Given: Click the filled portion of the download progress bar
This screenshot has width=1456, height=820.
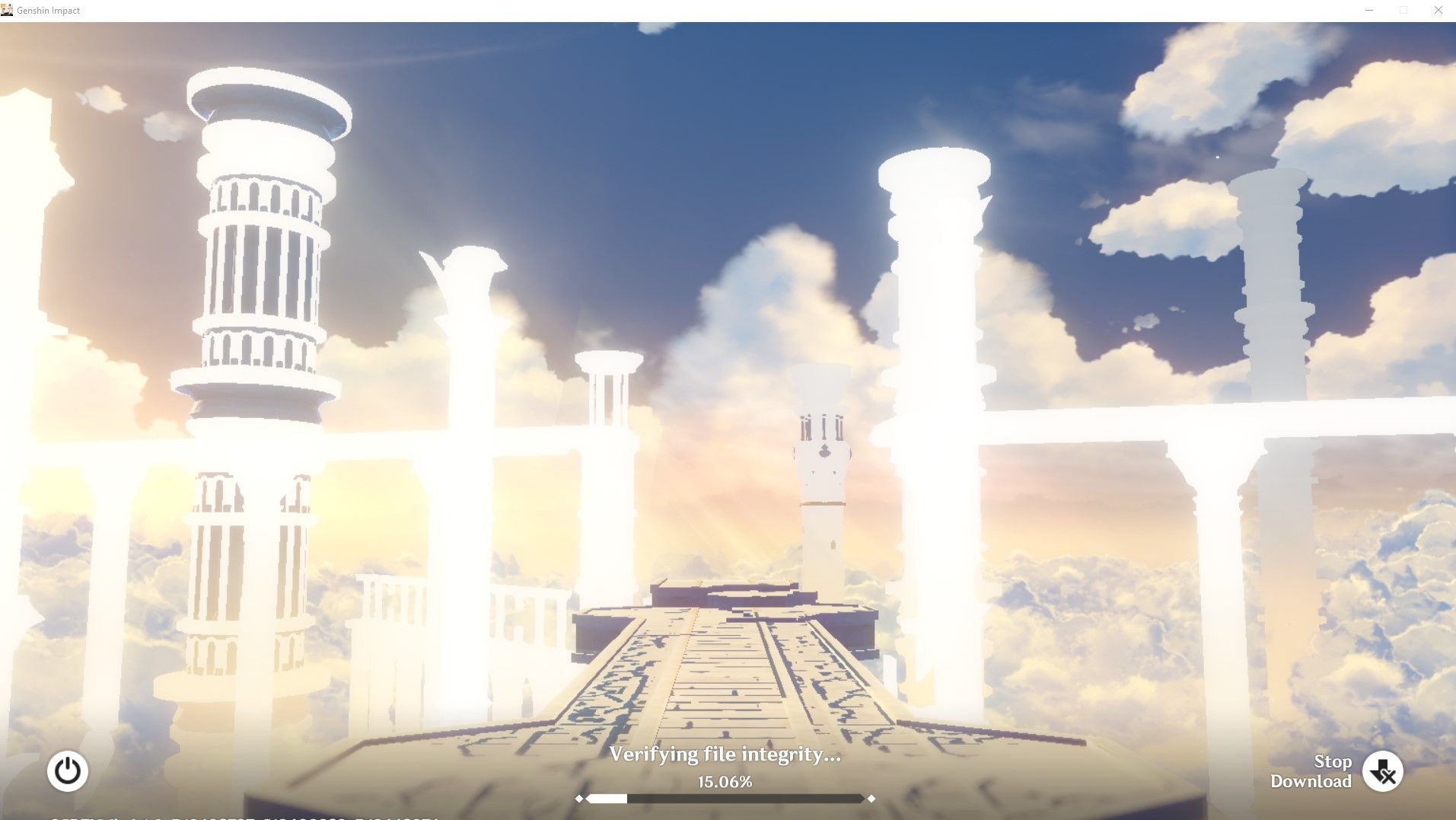Looking at the screenshot, I should [605, 799].
